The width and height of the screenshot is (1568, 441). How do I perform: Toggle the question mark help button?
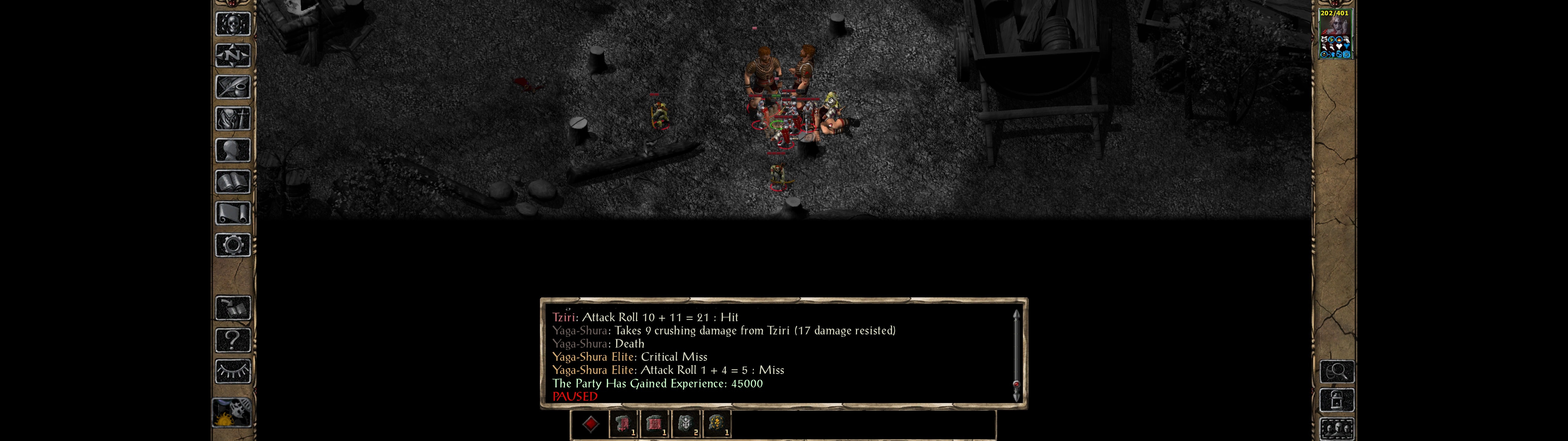point(232,339)
